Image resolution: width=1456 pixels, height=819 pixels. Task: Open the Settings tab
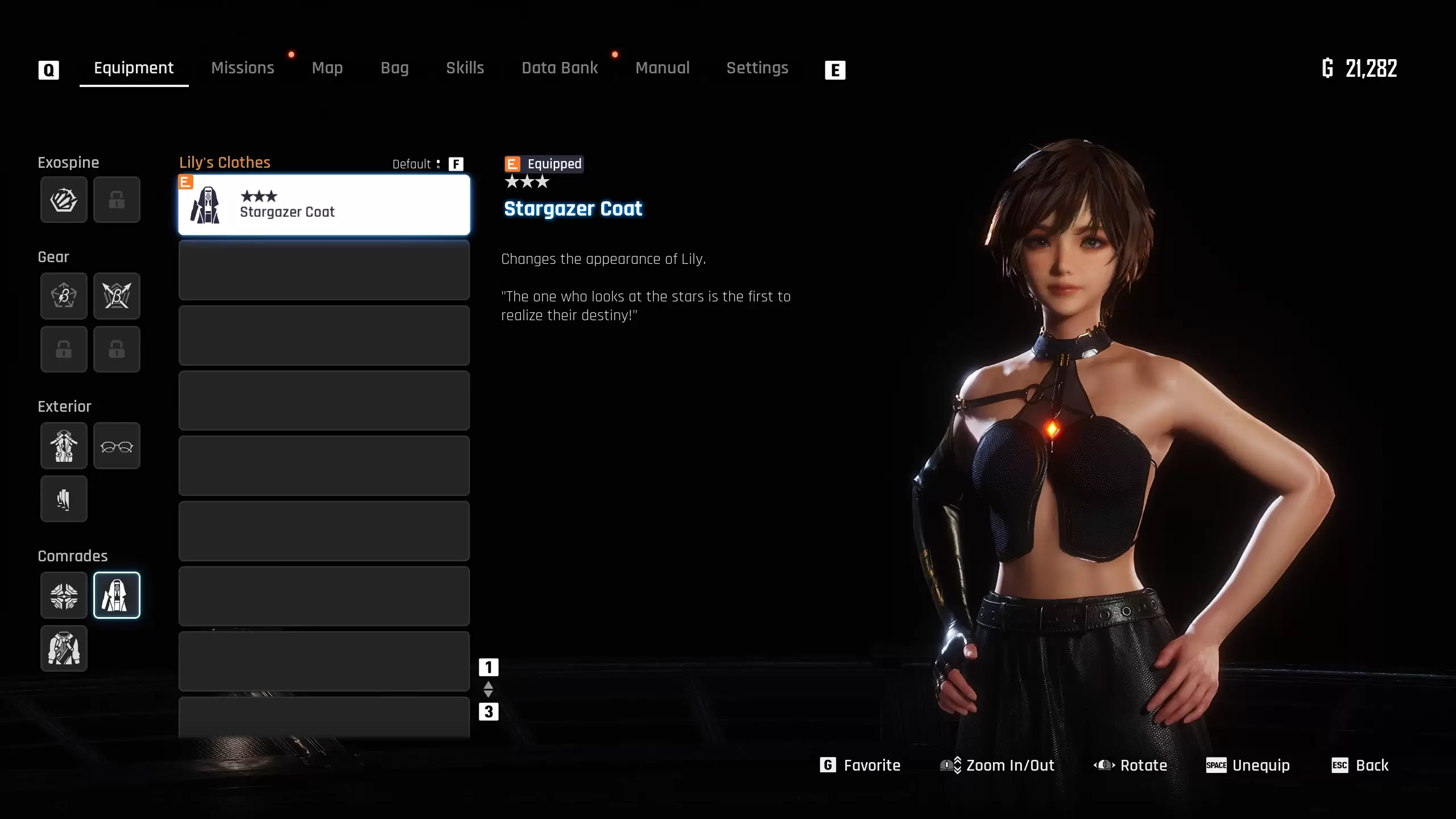coord(757,68)
